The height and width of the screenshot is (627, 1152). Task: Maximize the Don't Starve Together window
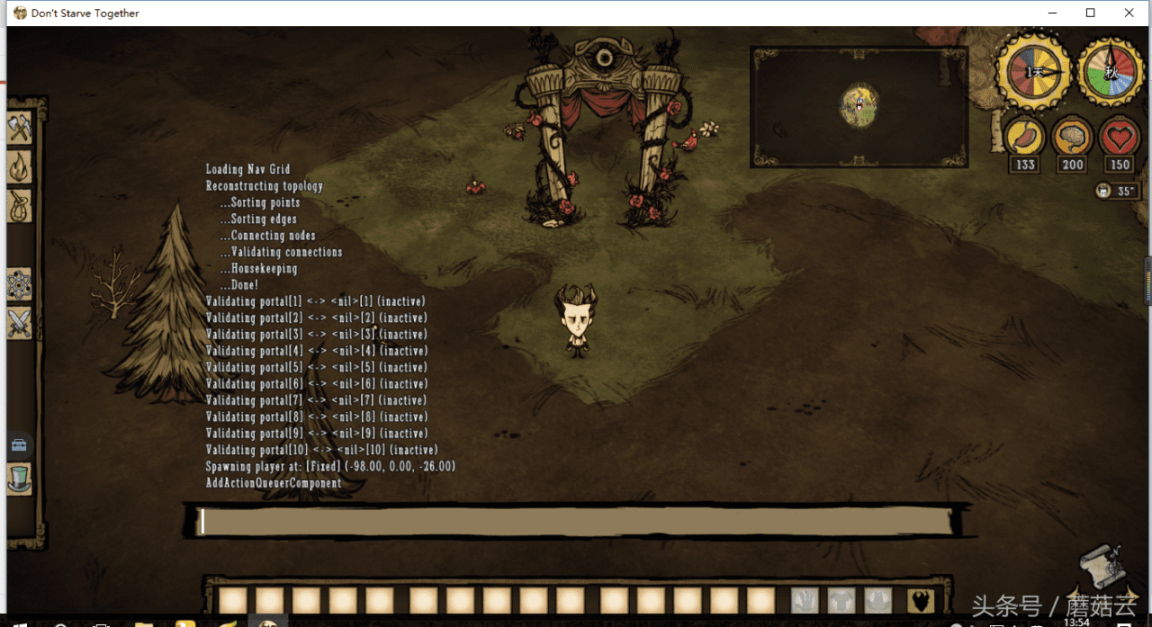1090,13
